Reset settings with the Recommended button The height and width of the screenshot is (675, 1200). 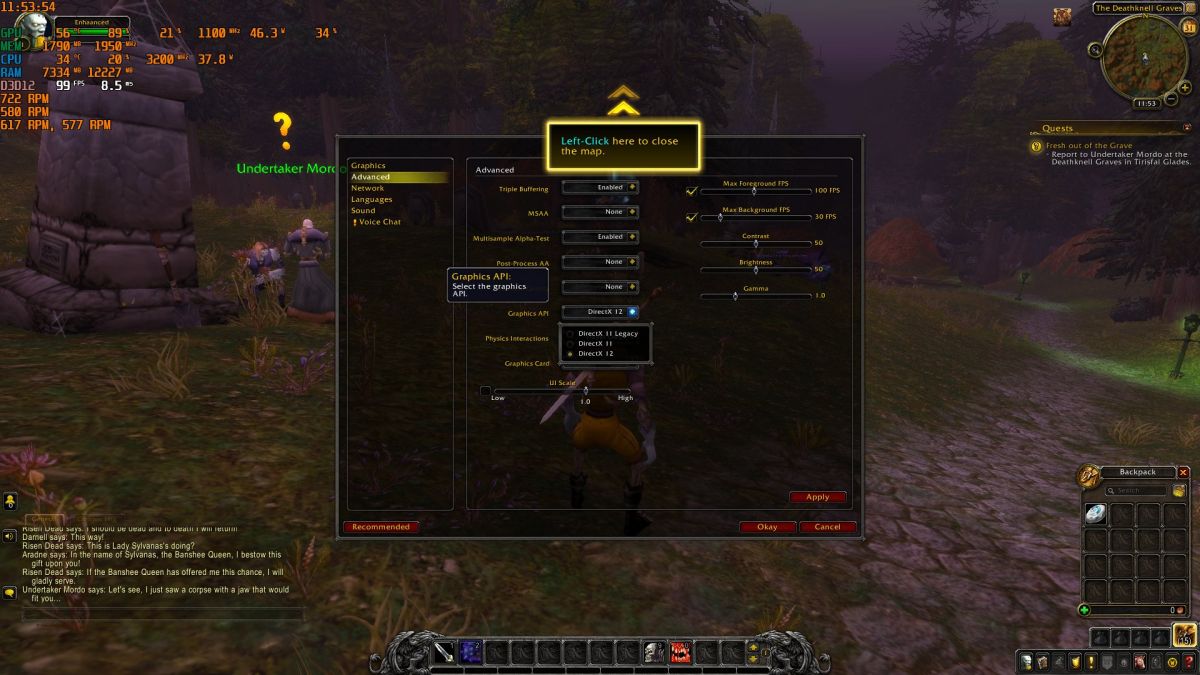381,527
